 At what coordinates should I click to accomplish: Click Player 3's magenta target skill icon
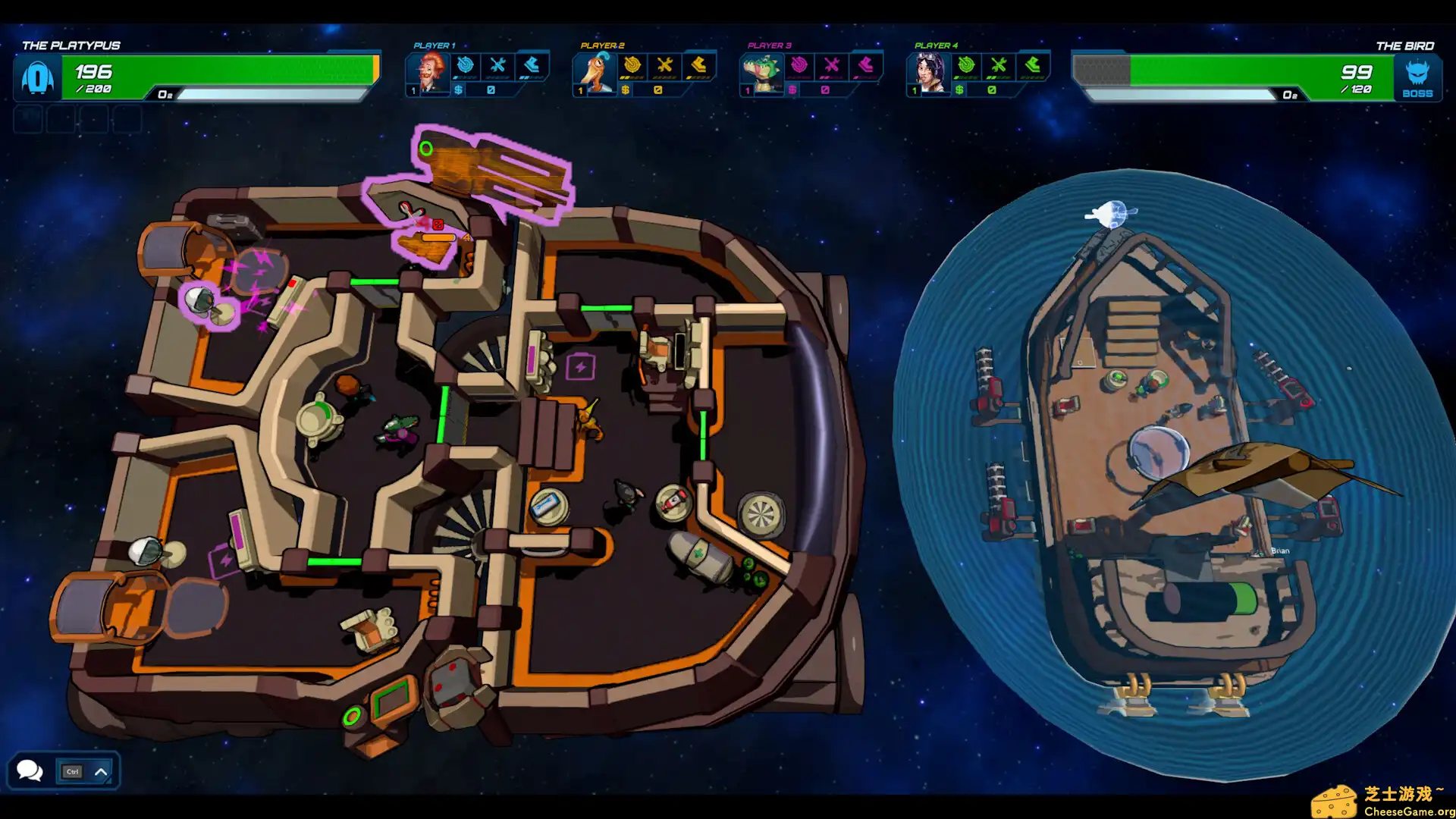799,66
